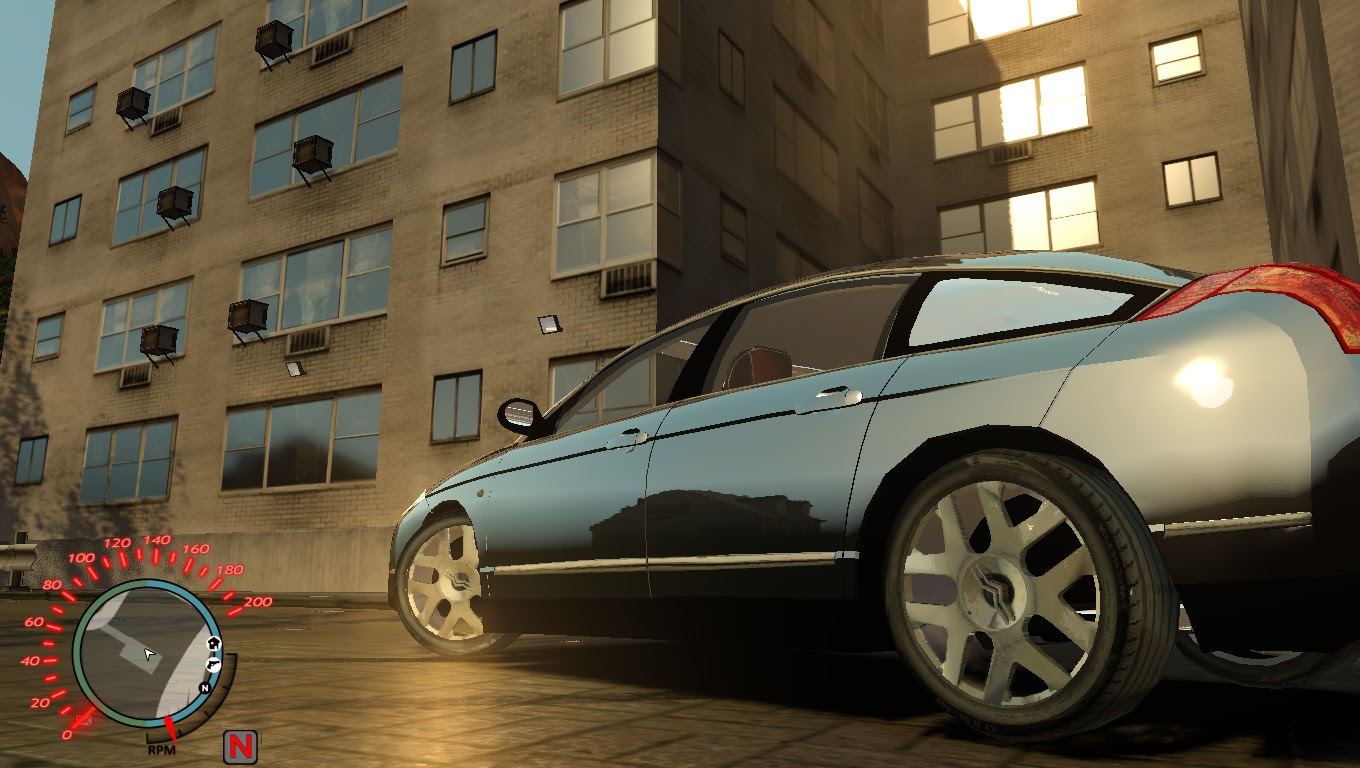This screenshot has width=1360, height=768.
Task: Click the pistol weapon icon on the minimap edge
Action: tap(212, 666)
